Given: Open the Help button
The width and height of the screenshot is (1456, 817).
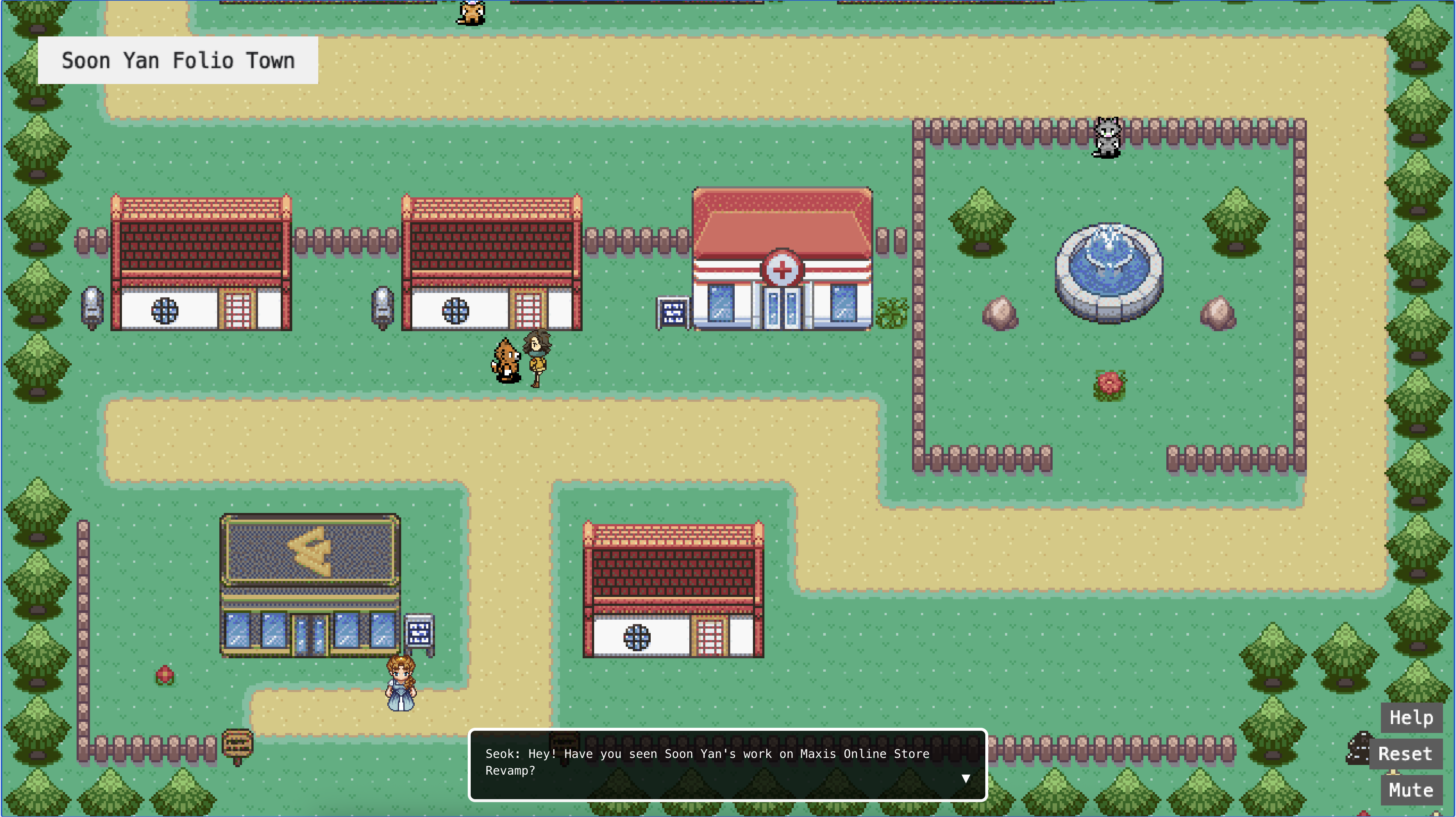Looking at the screenshot, I should point(1411,717).
